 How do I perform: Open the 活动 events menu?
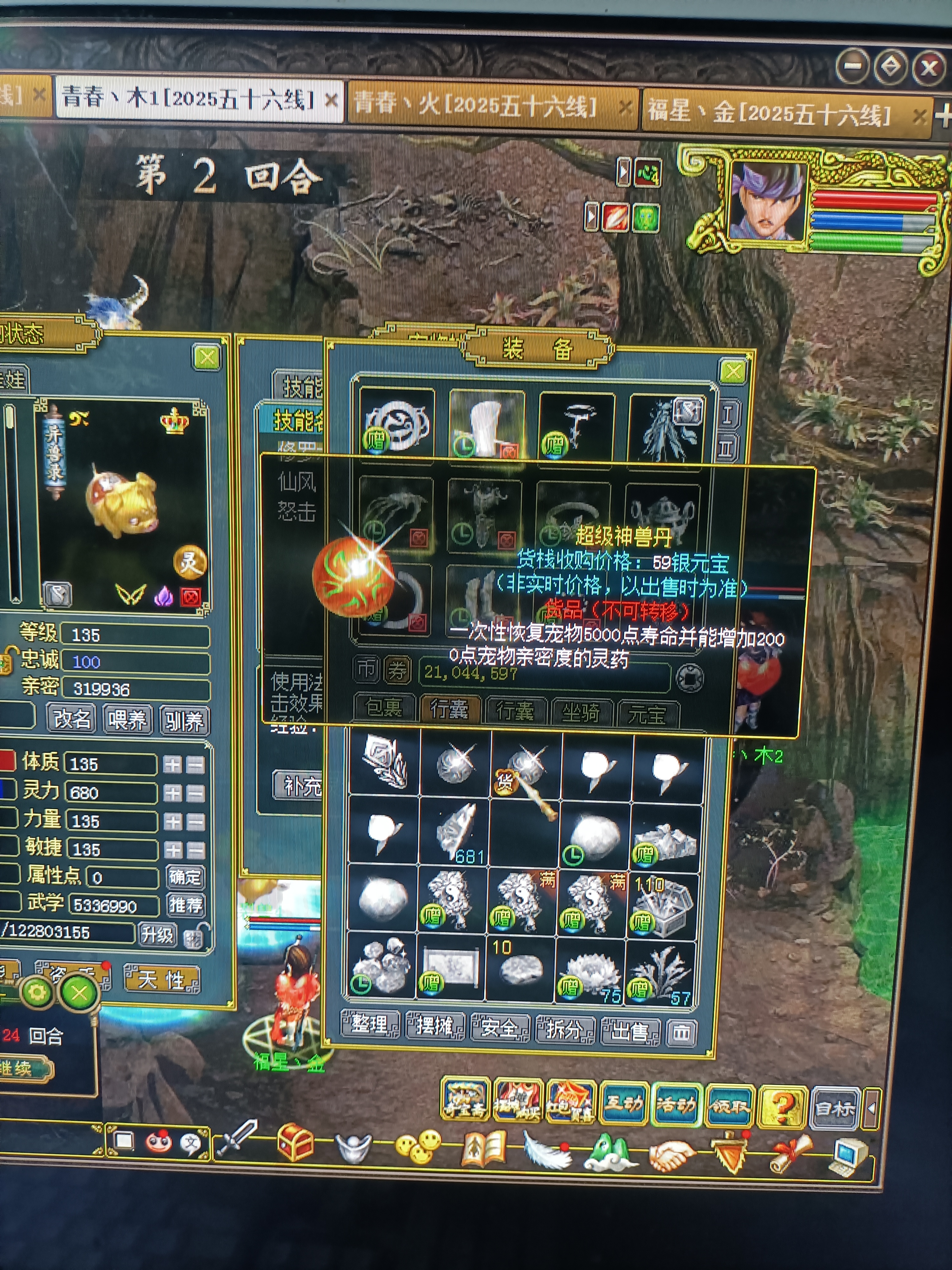(675, 1104)
